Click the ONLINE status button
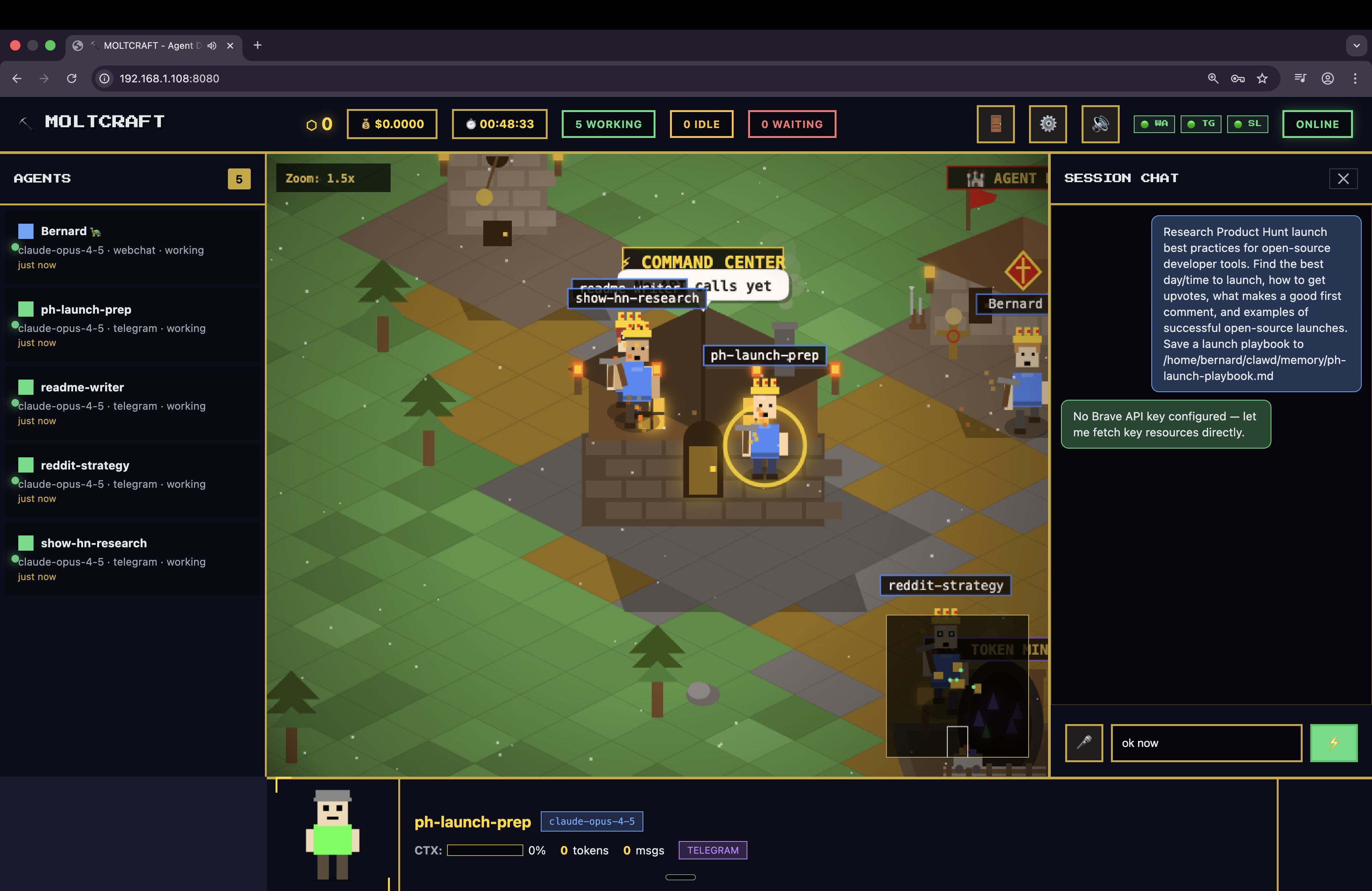The height and width of the screenshot is (891, 1372). click(x=1317, y=124)
